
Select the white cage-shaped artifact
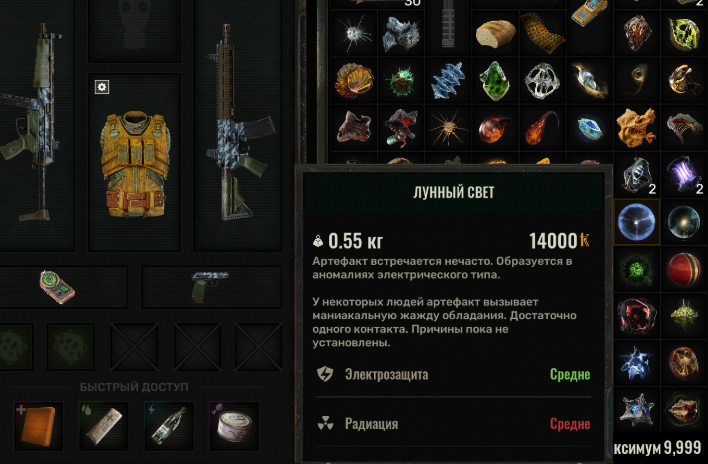pyautogui.click(x=542, y=78)
